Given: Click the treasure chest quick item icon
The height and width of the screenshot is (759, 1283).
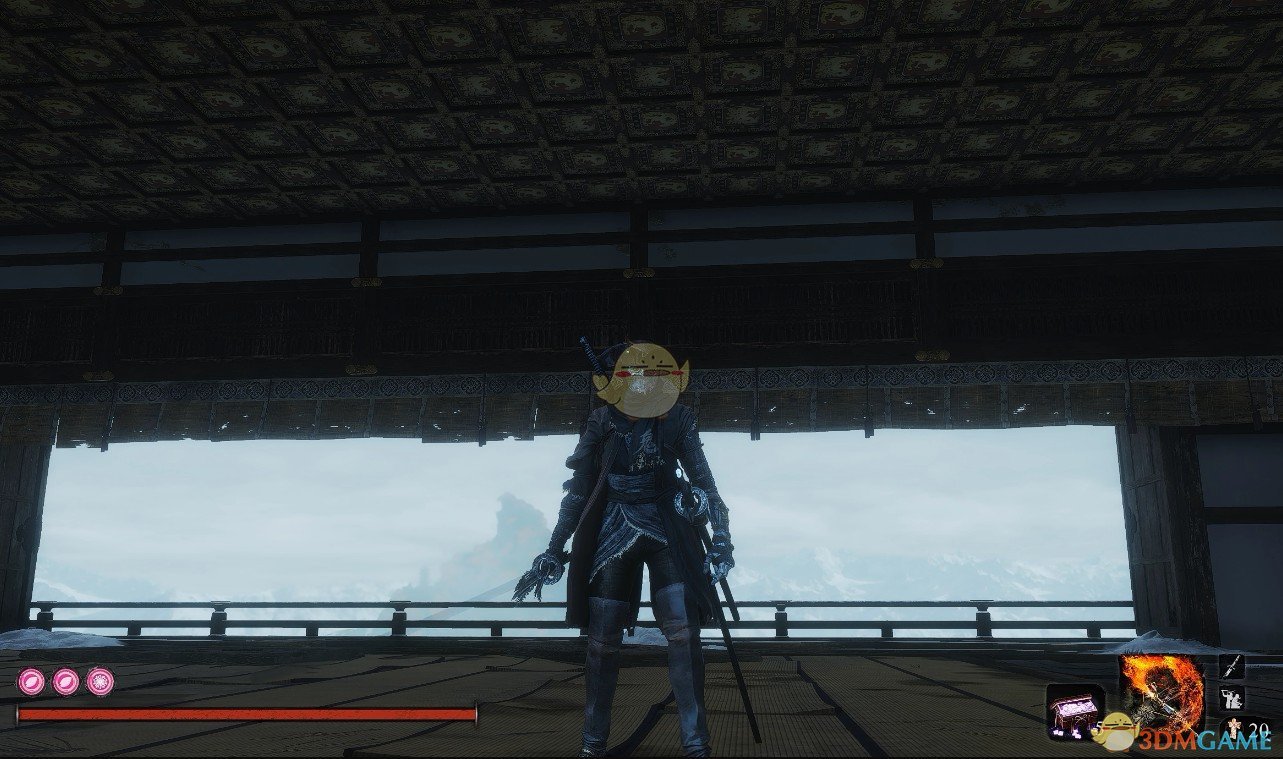Looking at the screenshot, I should [x=1072, y=712].
